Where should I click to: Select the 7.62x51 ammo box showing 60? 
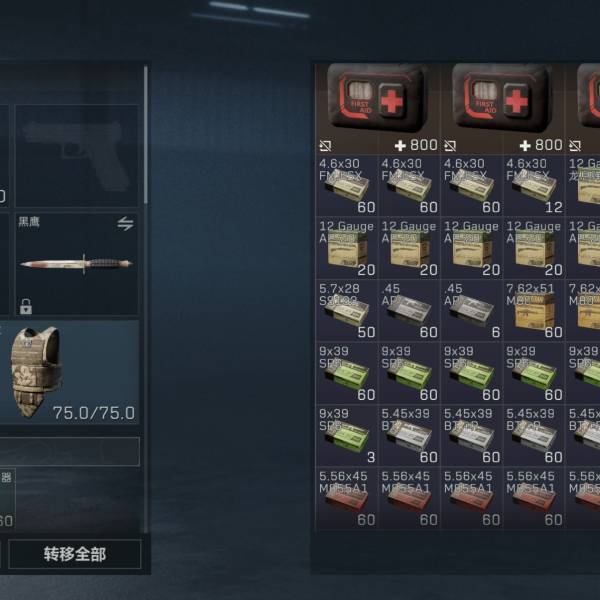[533, 310]
